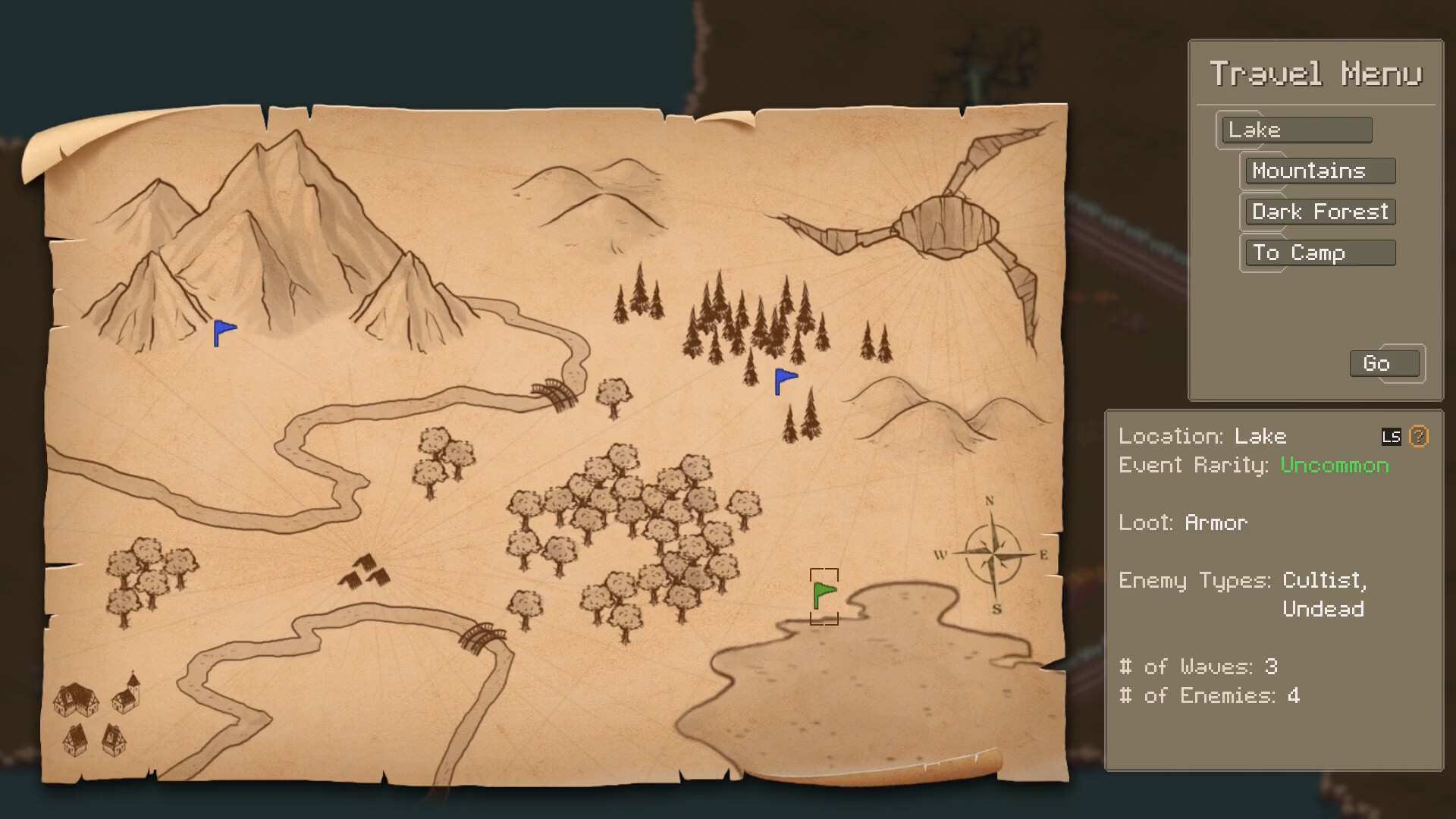Click the LS controller hint badge

[1392, 436]
